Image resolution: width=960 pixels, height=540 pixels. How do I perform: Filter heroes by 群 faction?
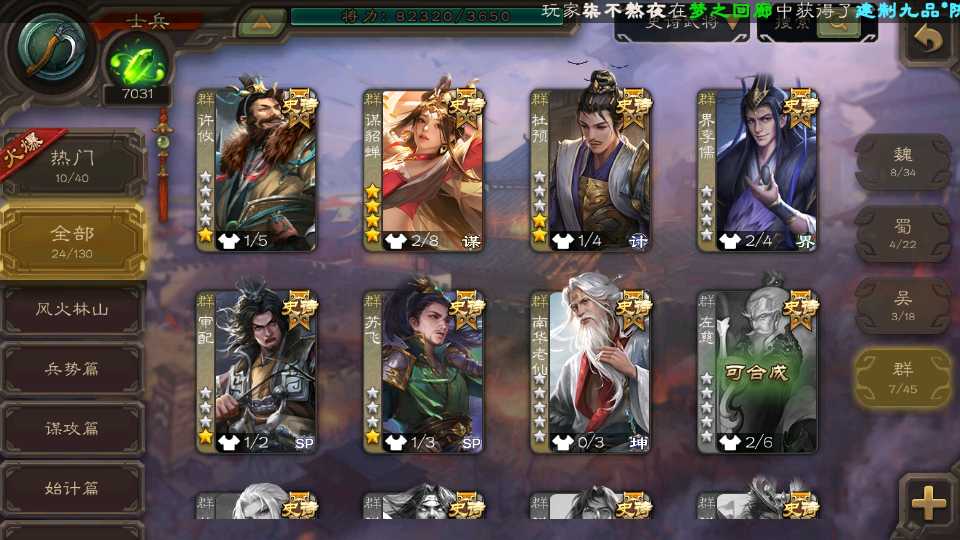[x=903, y=377]
